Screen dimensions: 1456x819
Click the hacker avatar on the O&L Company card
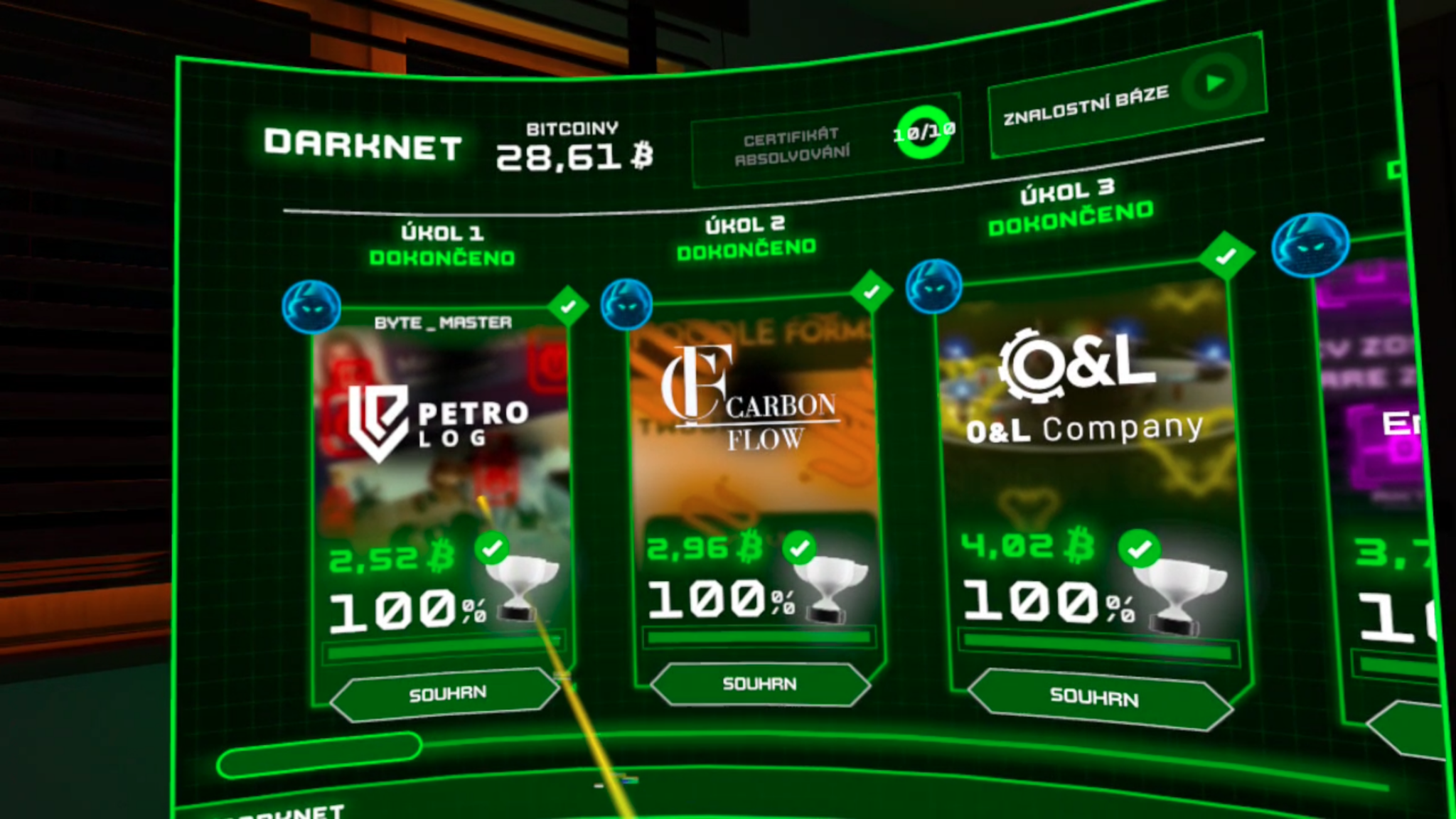[x=933, y=287]
